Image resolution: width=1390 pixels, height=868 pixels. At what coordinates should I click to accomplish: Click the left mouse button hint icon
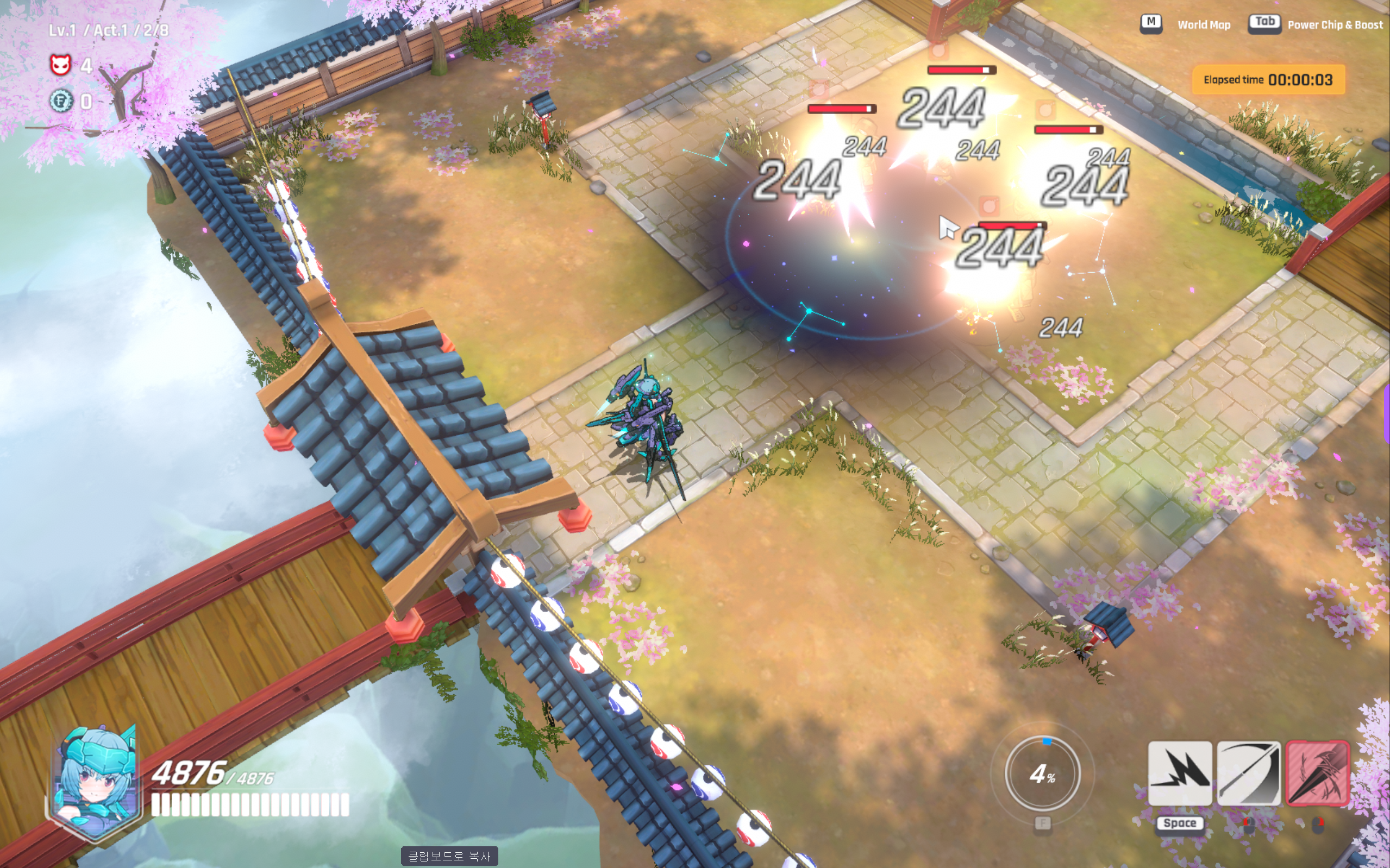[1249, 826]
